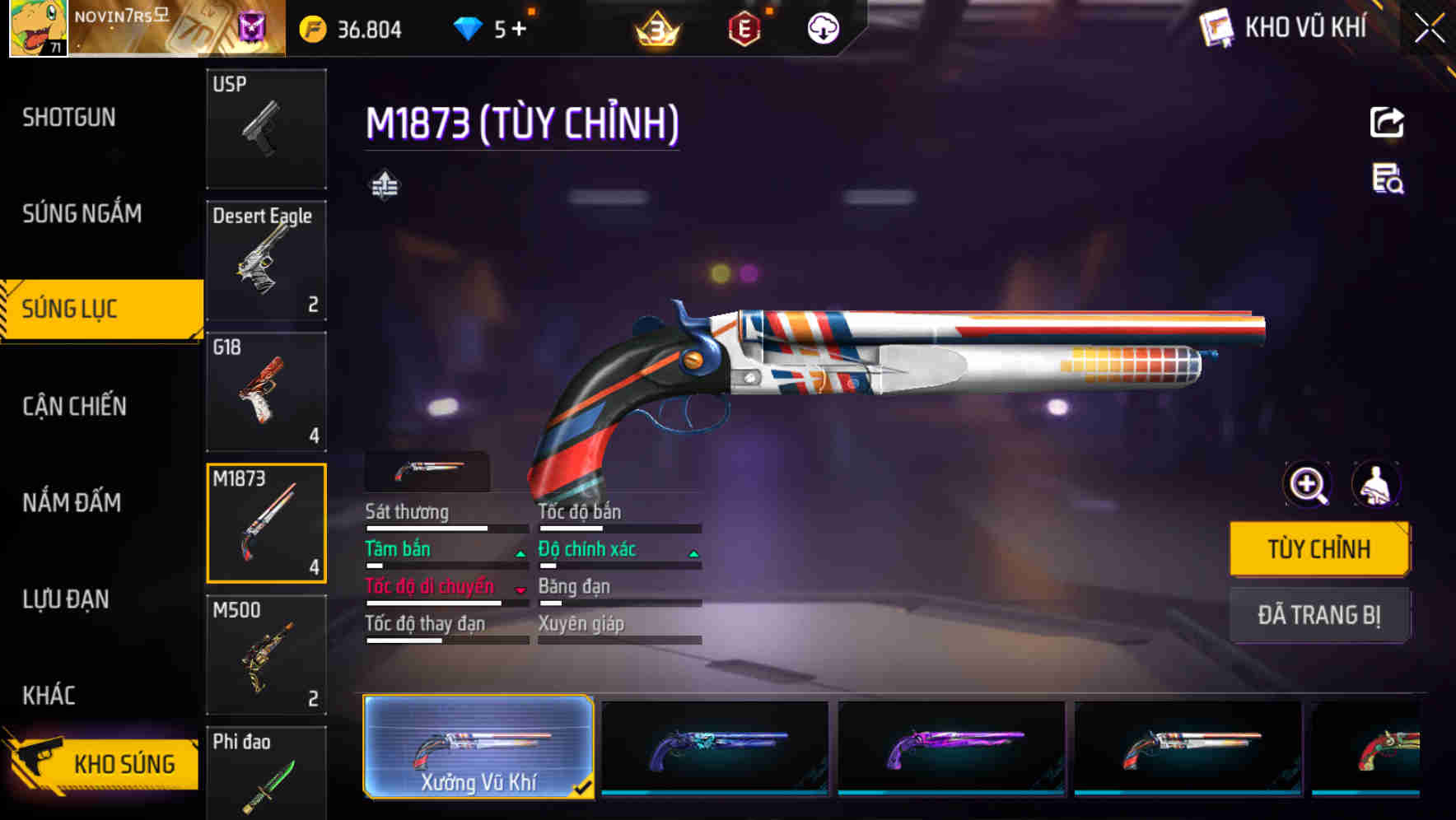Click the TÙY CHỈNH customize button
The height and width of the screenshot is (820, 1456).
point(1318,549)
